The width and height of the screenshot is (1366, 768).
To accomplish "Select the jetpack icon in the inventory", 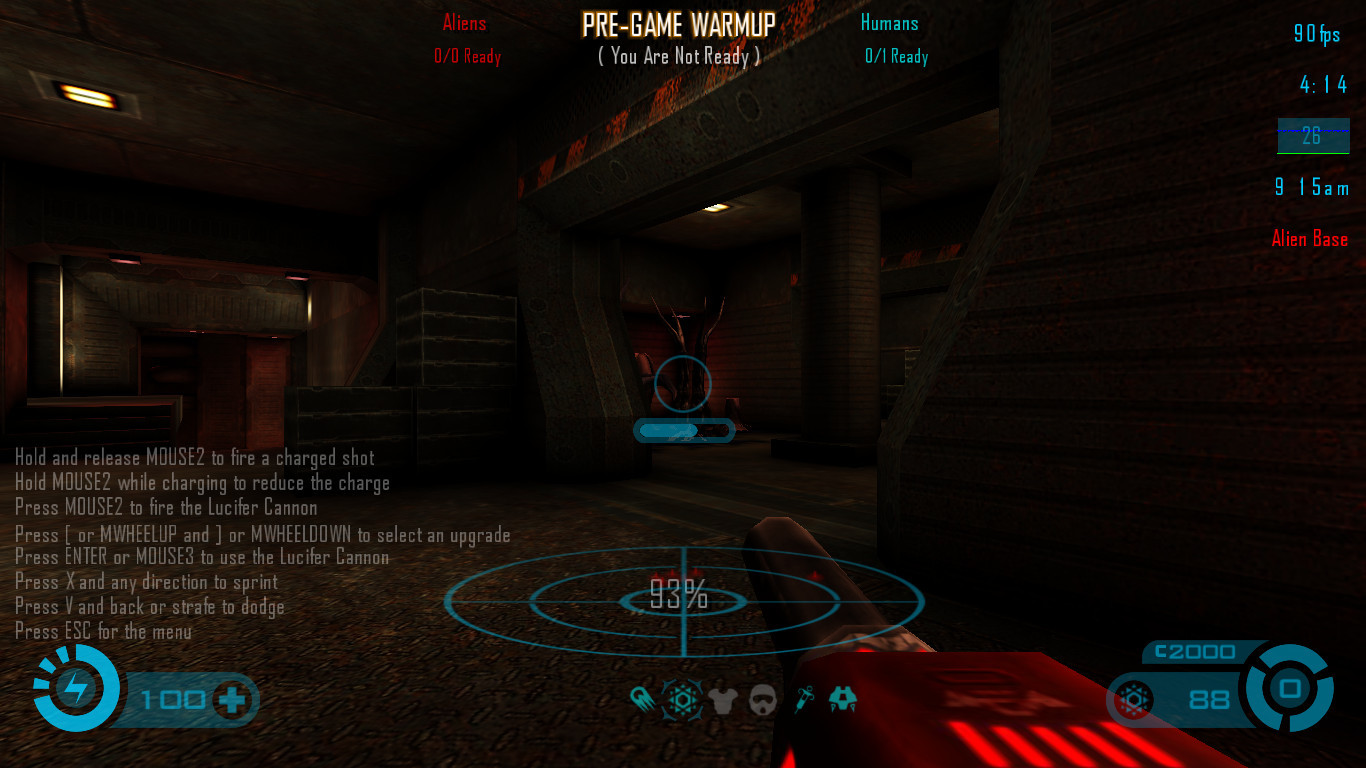I will point(843,699).
